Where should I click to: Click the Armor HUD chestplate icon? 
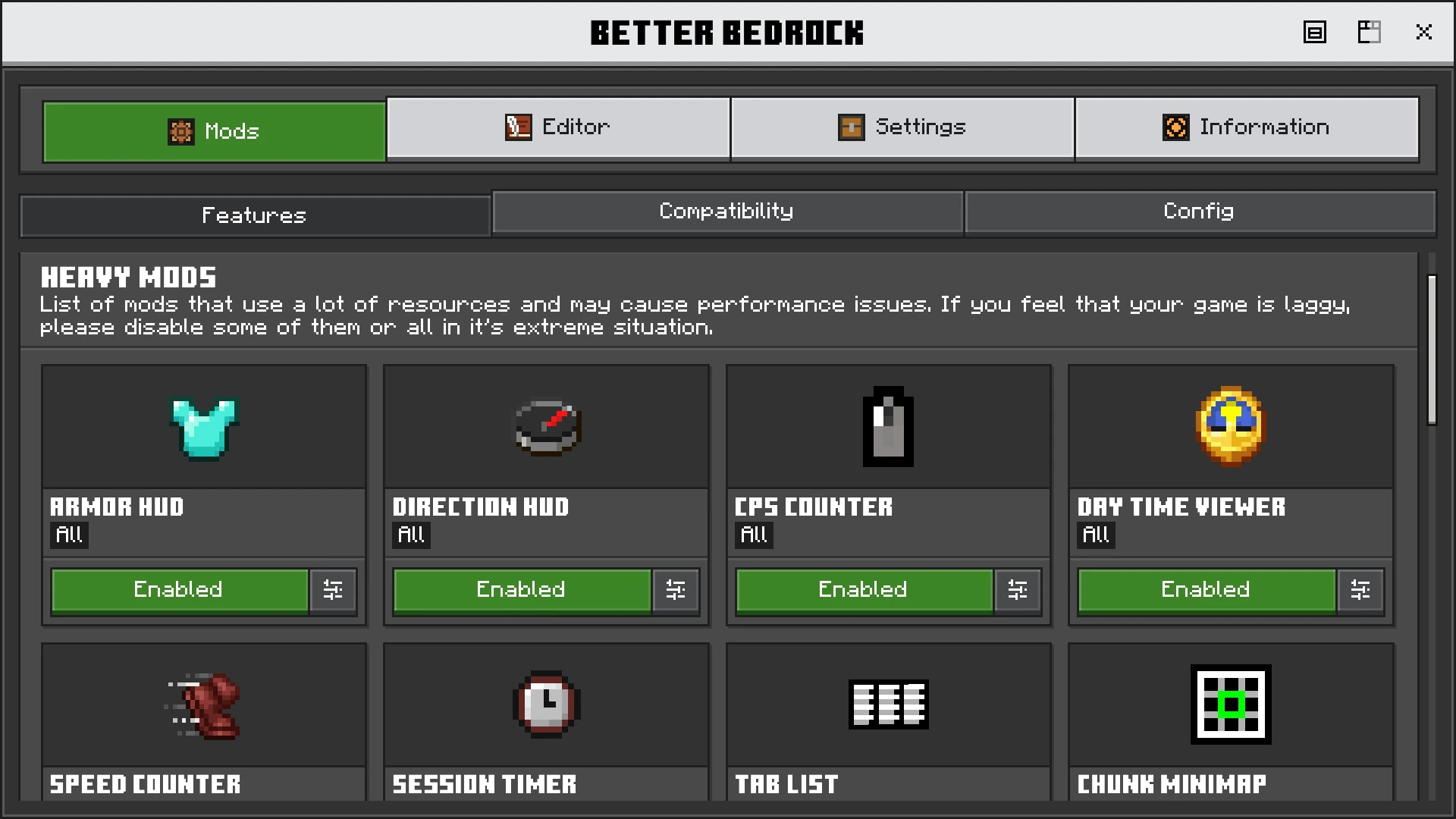(x=203, y=426)
